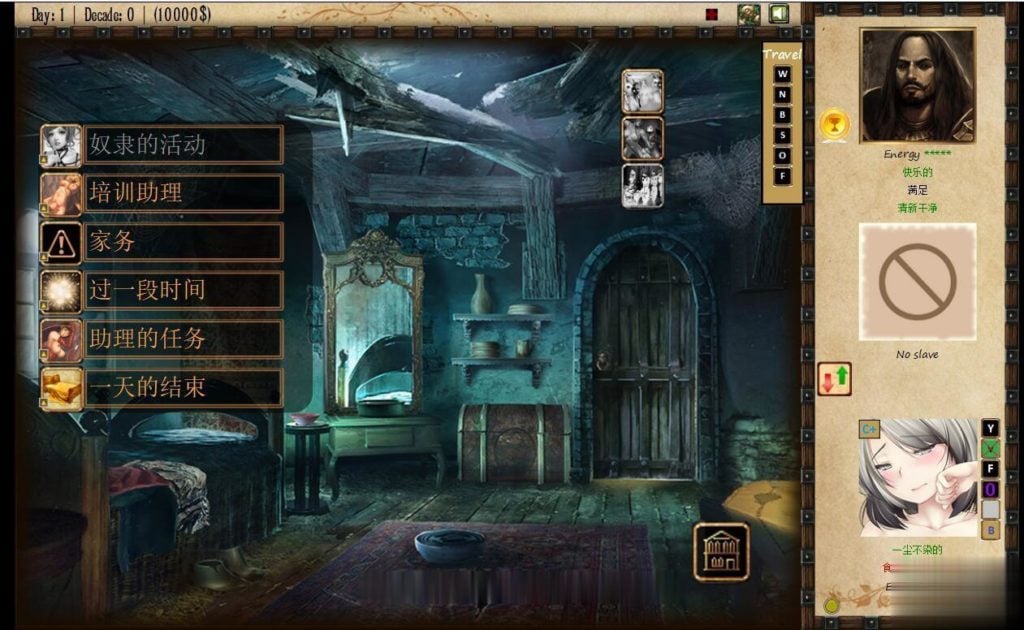Select the empty No slave slot
Image resolution: width=1024 pixels, height=630 pixels.
tap(917, 281)
